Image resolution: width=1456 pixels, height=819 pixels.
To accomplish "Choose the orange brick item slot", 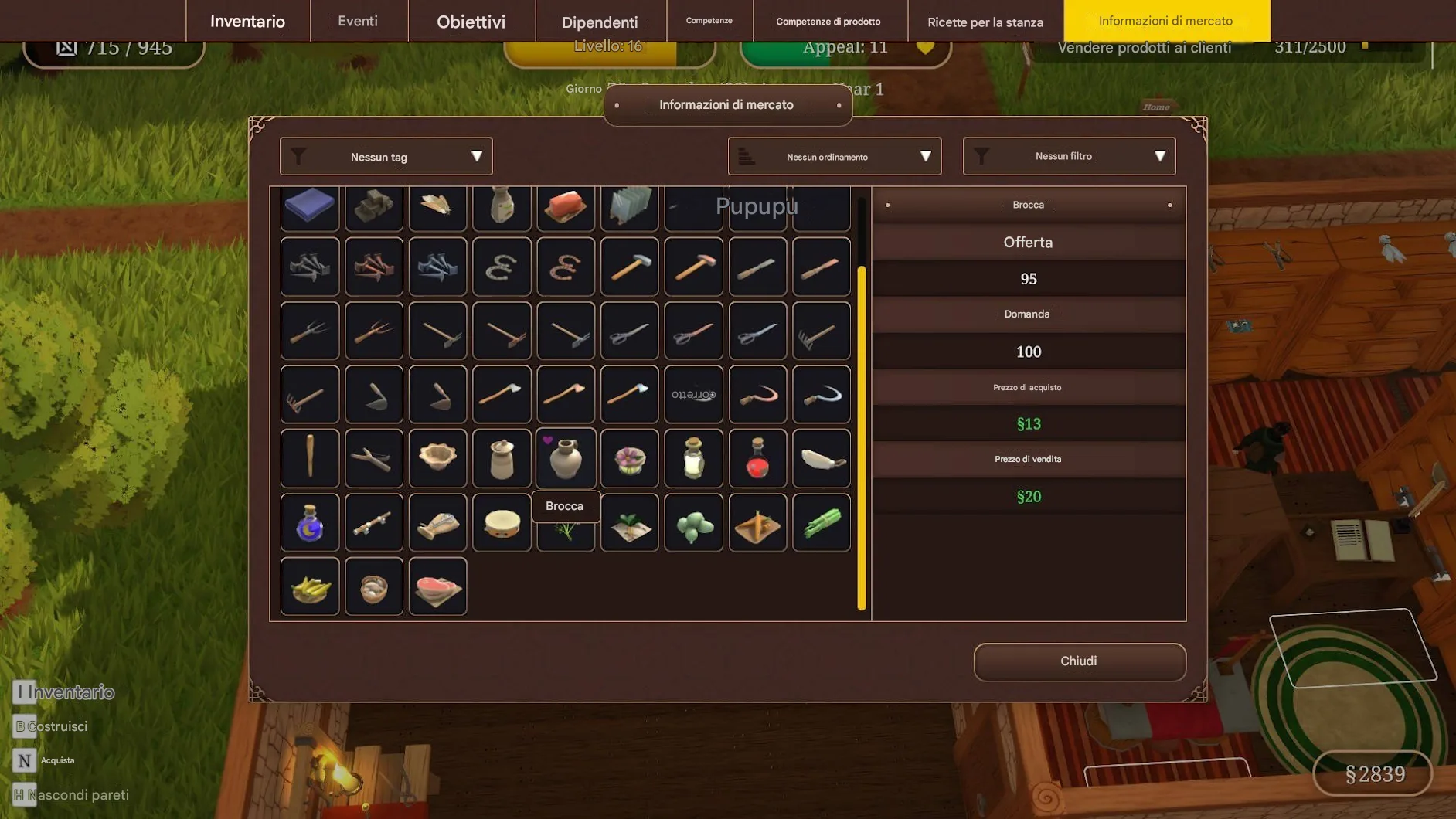I will (566, 207).
